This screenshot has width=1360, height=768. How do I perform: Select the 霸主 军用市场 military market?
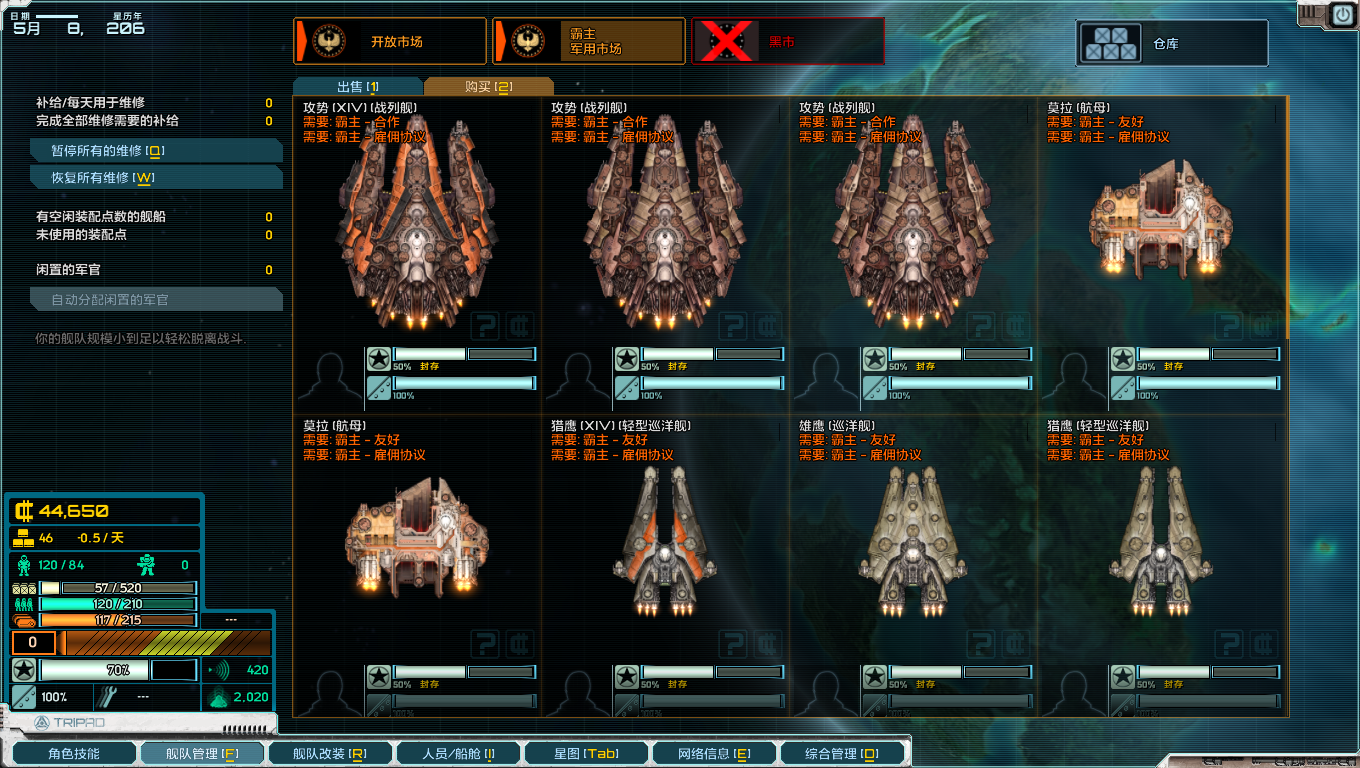[588, 41]
